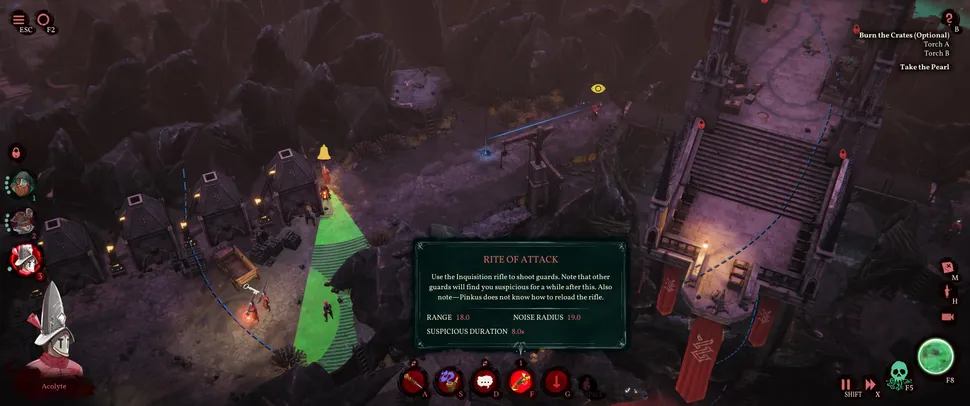Pause the game with the pause button

tap(847, 383)
